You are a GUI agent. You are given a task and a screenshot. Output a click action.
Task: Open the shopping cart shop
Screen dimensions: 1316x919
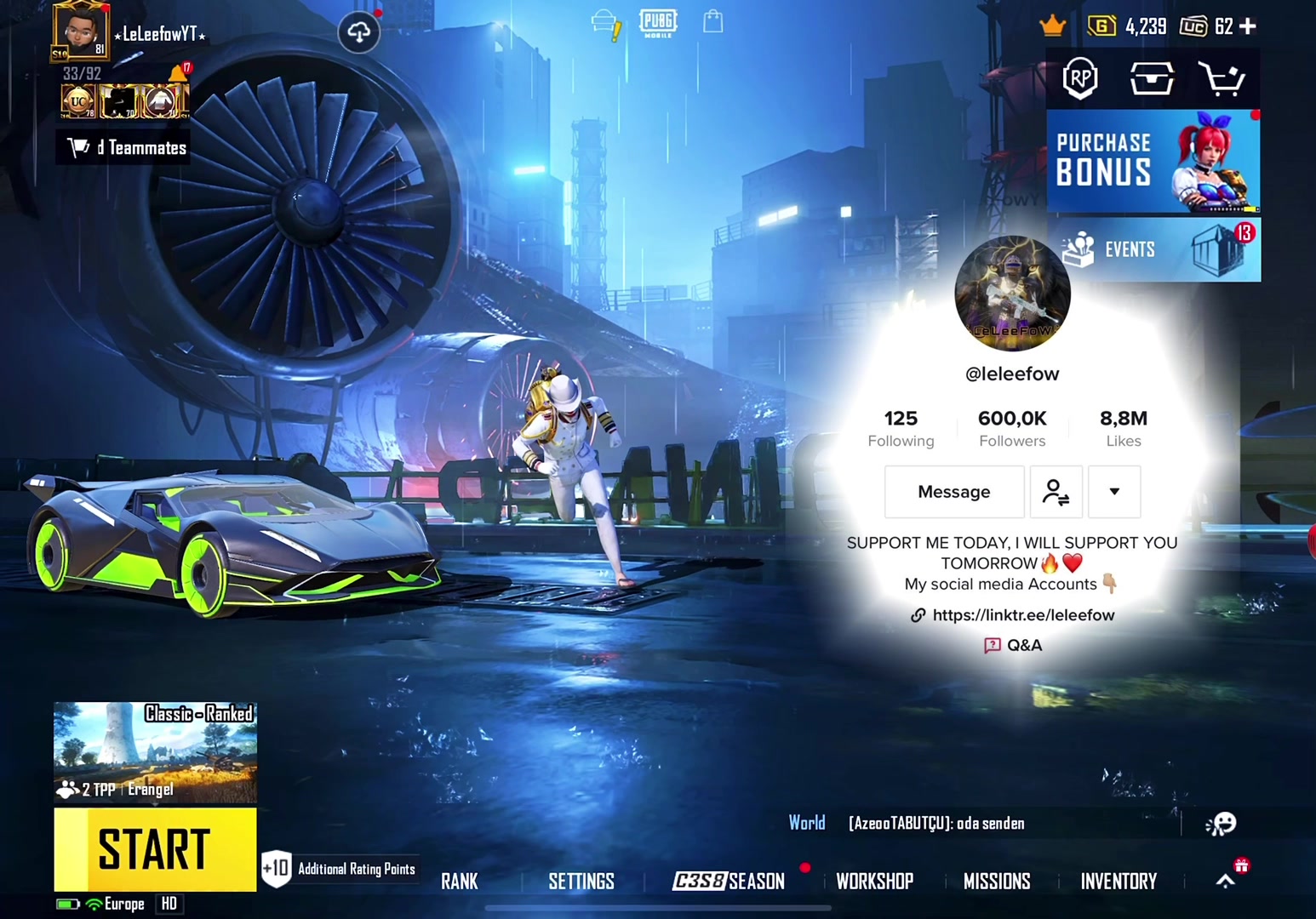click(1222, 79)
